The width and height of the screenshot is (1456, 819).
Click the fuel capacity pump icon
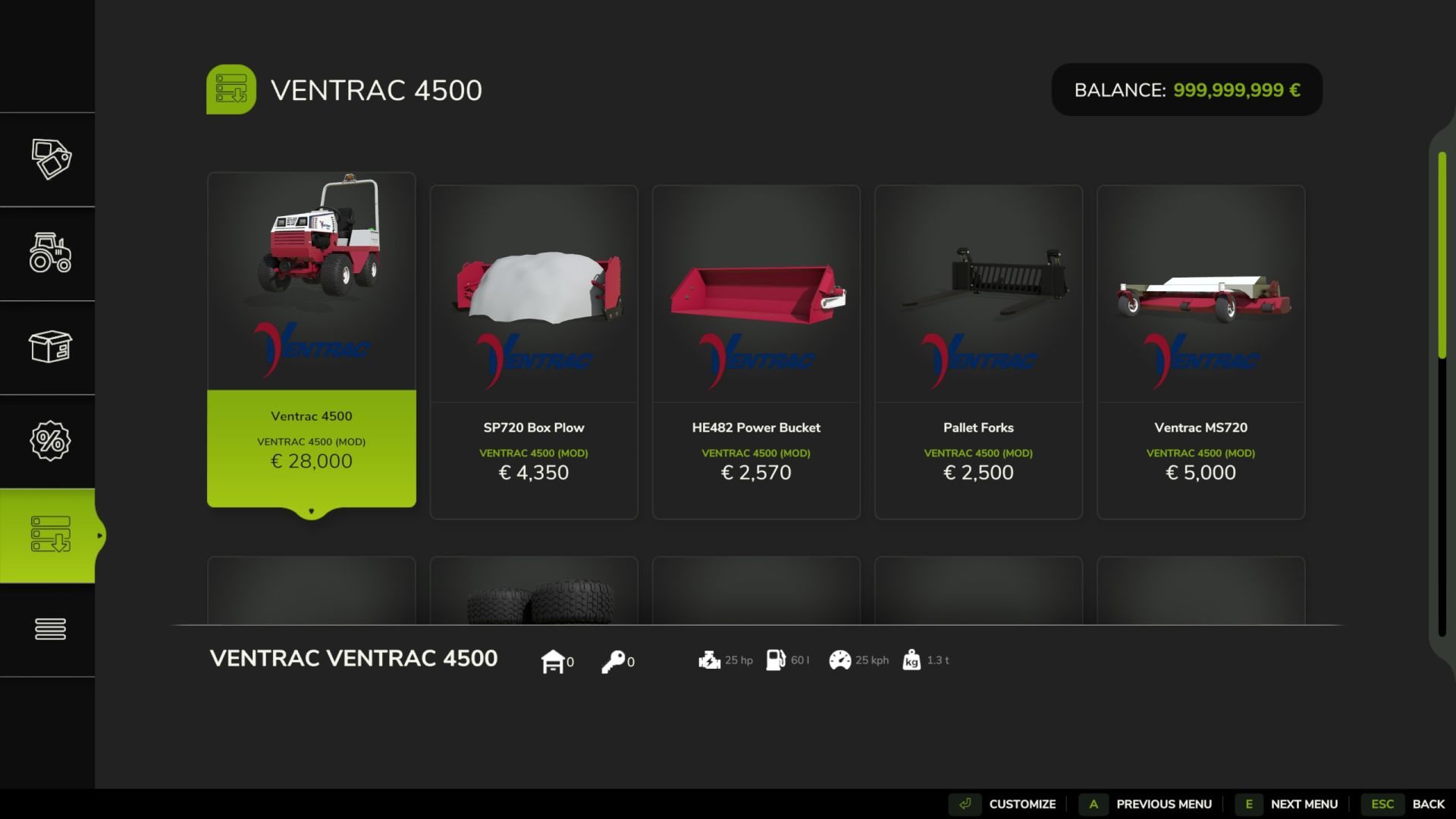(775, 660)
